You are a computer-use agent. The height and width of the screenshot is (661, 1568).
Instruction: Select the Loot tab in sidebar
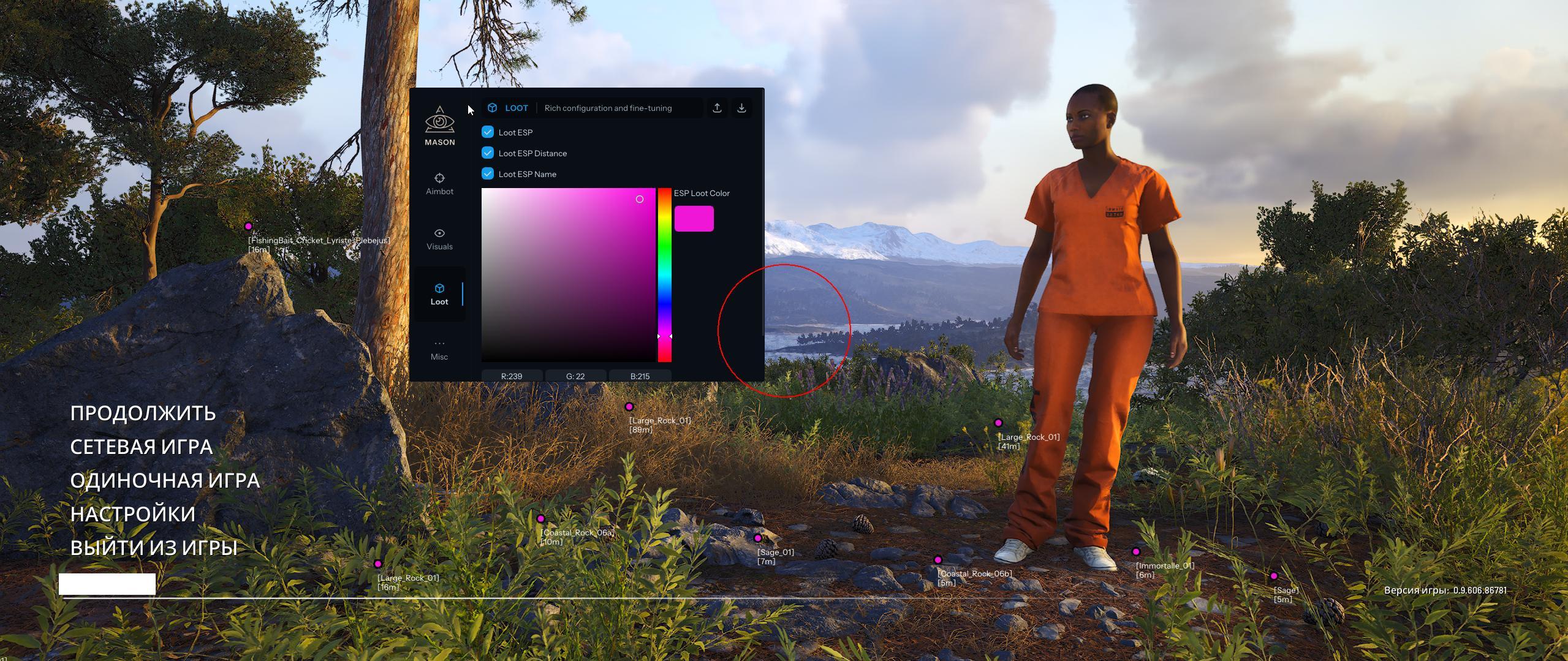click(439, 294)
